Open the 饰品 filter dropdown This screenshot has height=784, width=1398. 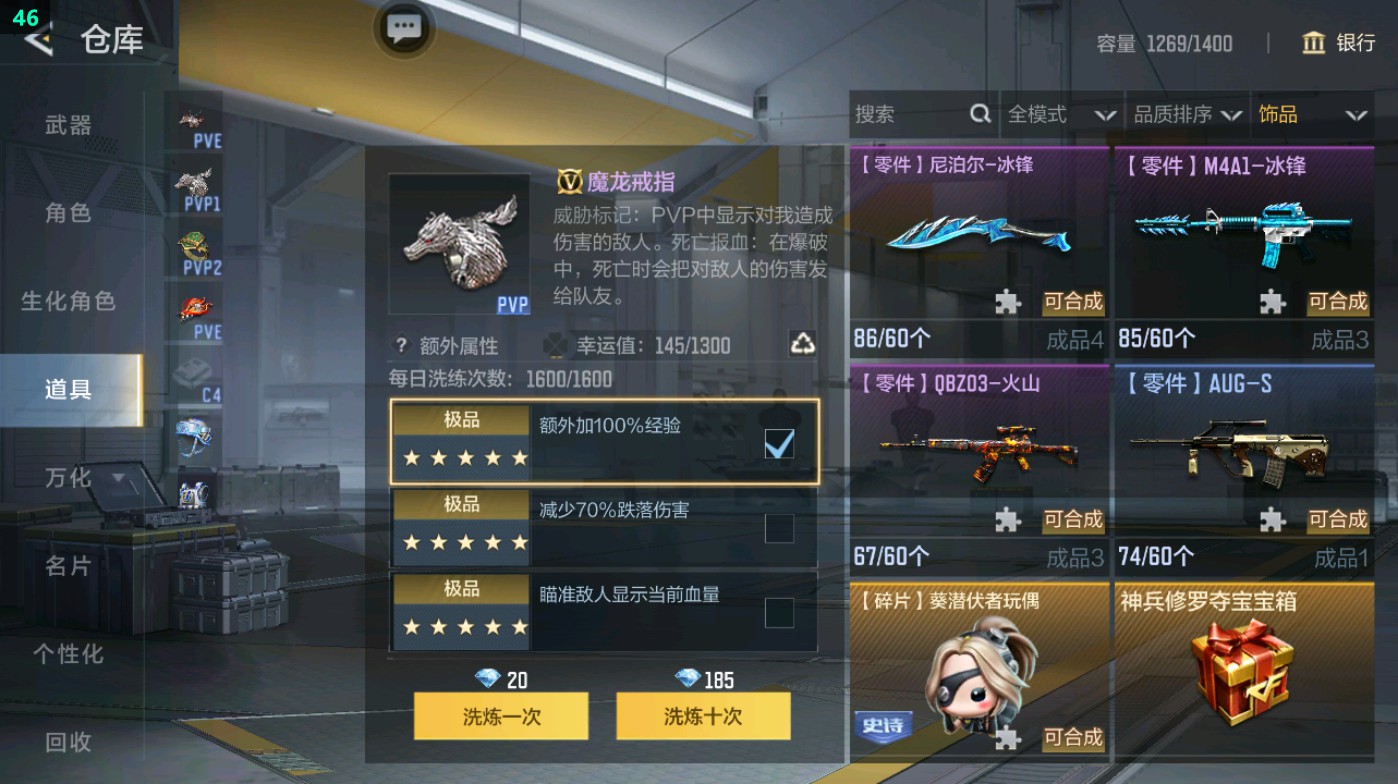tap(1312, 114)
